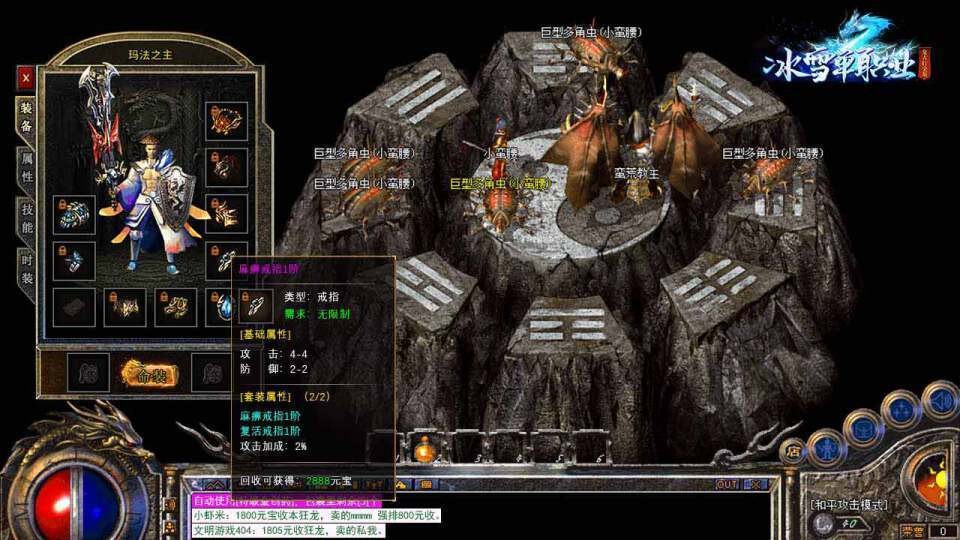Close the chat bar with X button
The width and height of the screenshot is (960, 540).
[756, 484]
